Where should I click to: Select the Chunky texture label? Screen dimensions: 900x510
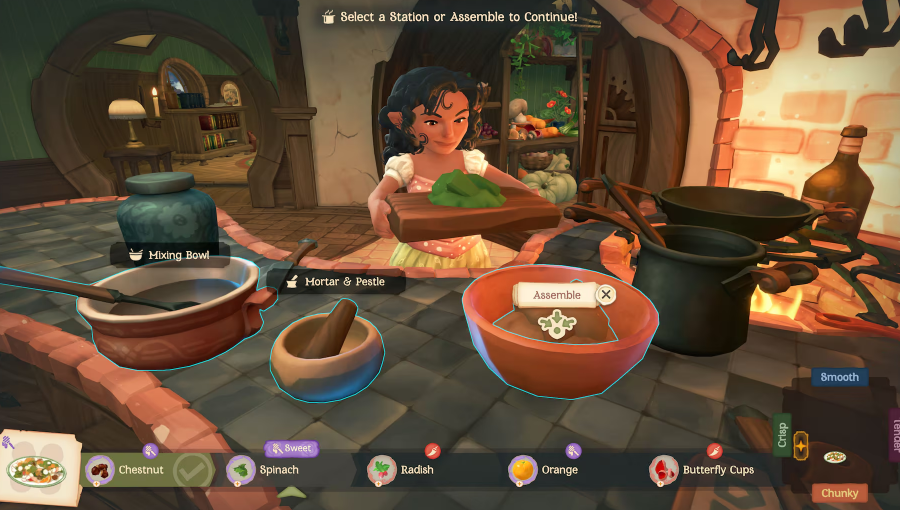tap(840, 493)
